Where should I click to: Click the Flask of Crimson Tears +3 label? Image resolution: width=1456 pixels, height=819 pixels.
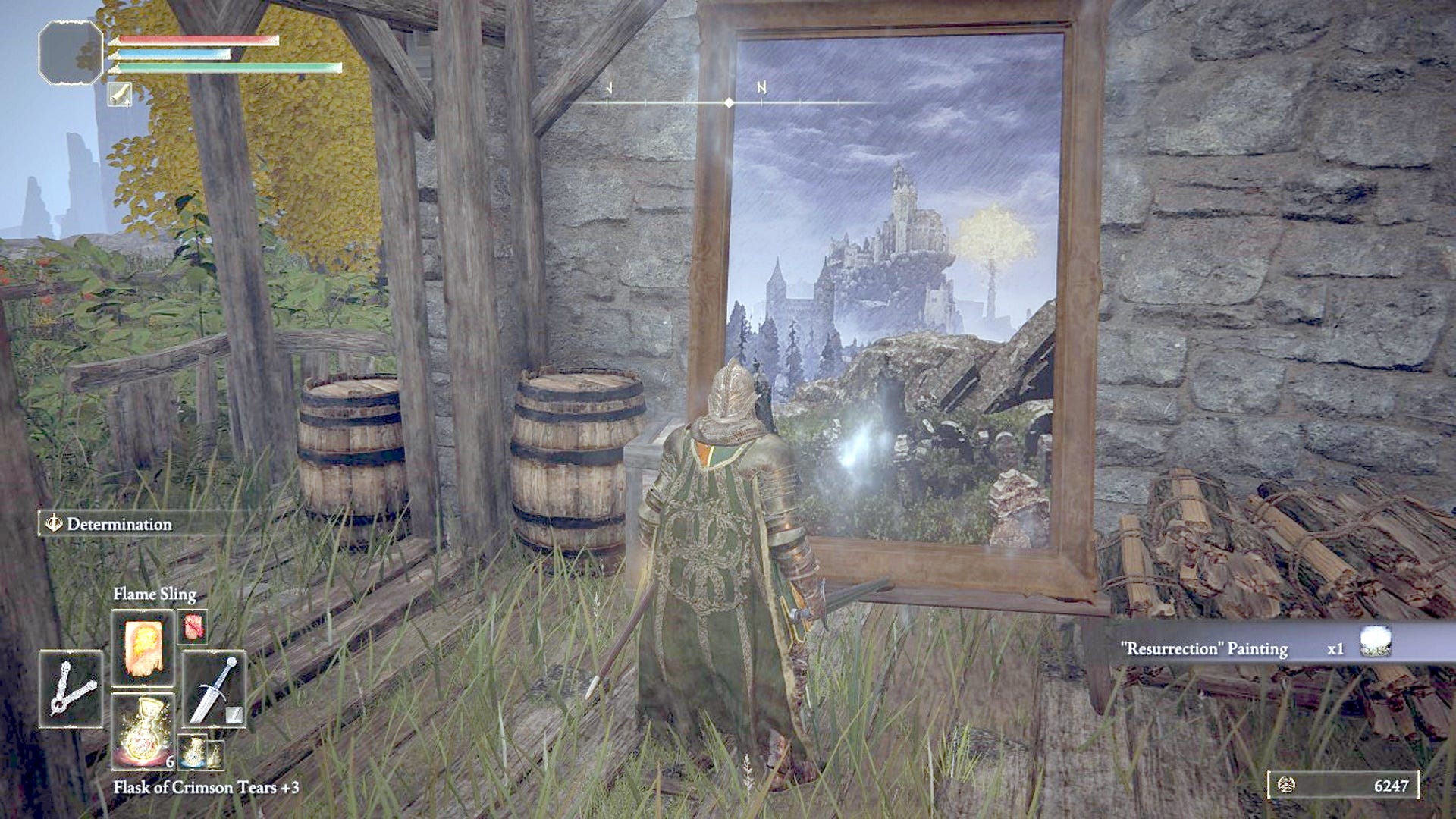click(x=205, y=789)
